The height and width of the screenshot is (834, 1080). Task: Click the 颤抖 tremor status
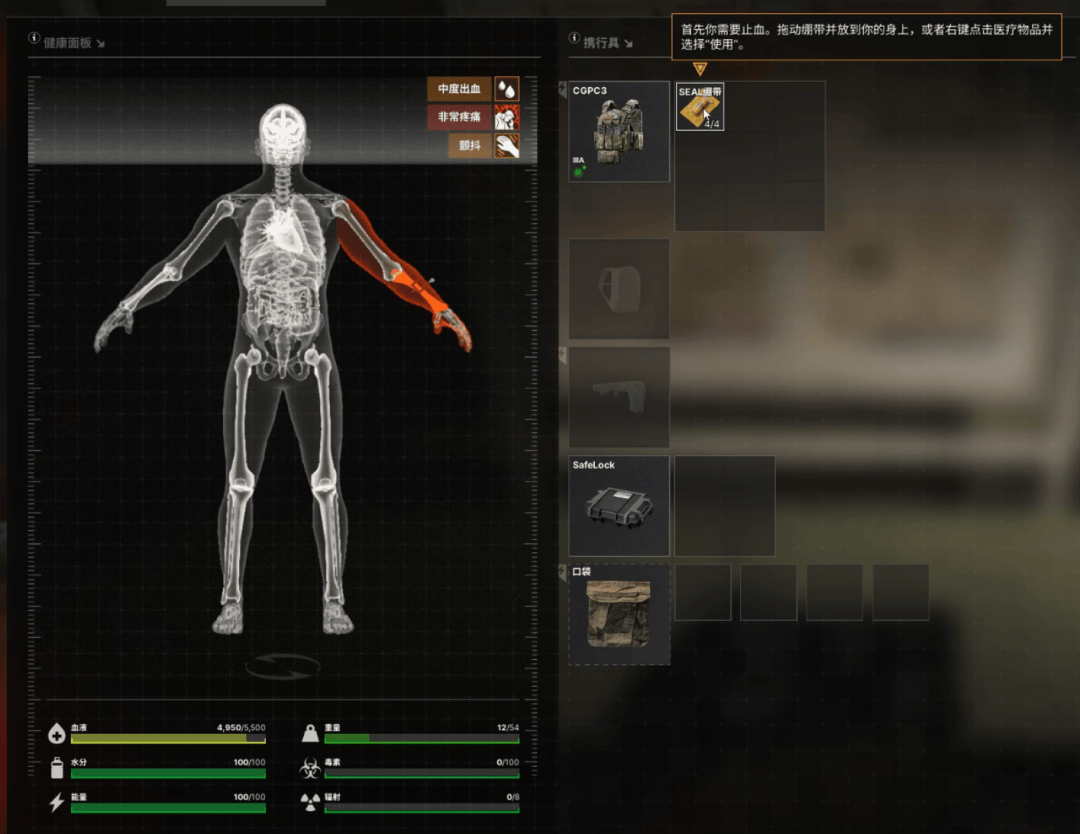(x=470, y=146)
